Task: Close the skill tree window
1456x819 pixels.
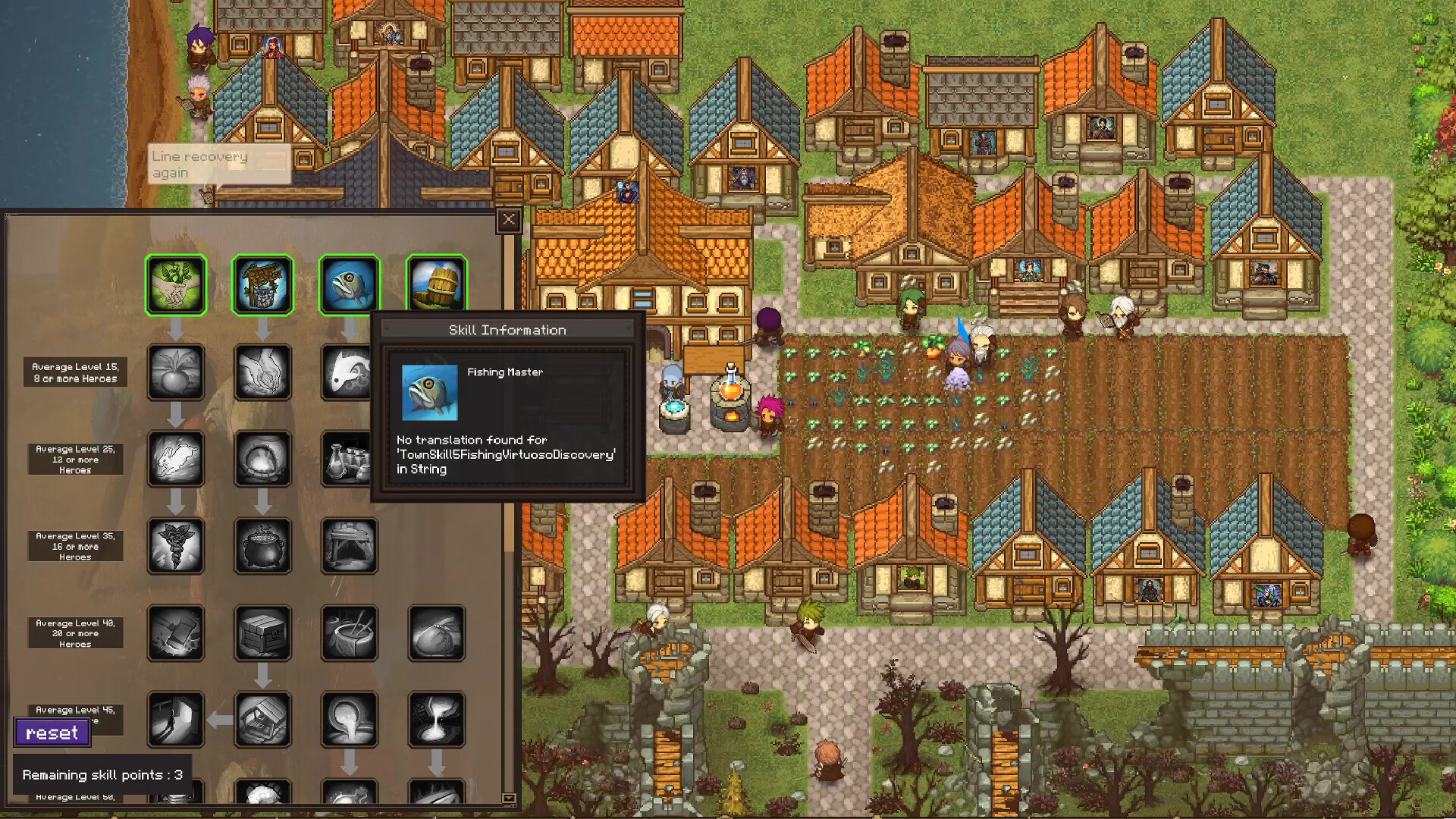Action: (x=508, y=220)
